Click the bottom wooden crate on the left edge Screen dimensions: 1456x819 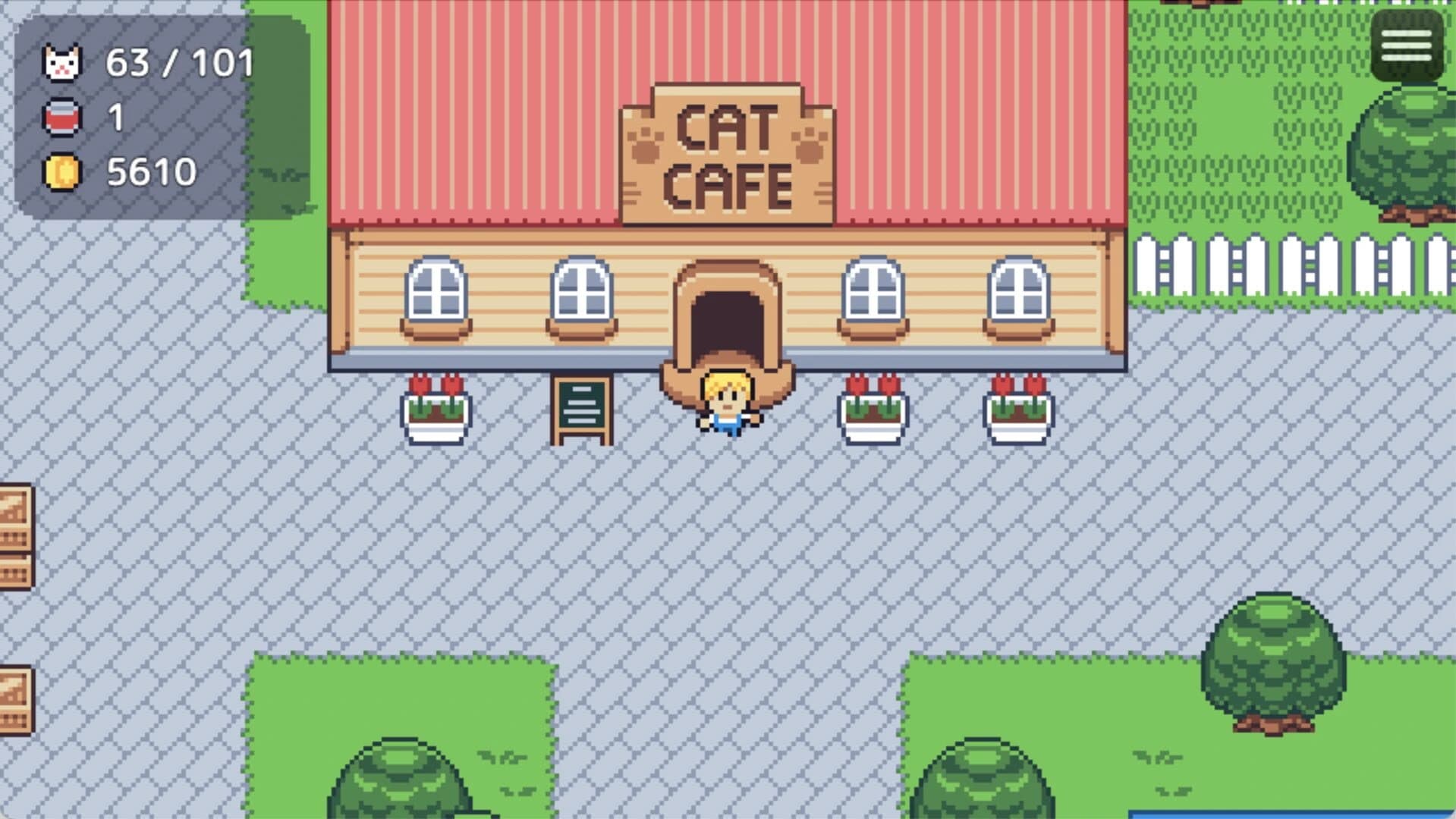point(14,698)
